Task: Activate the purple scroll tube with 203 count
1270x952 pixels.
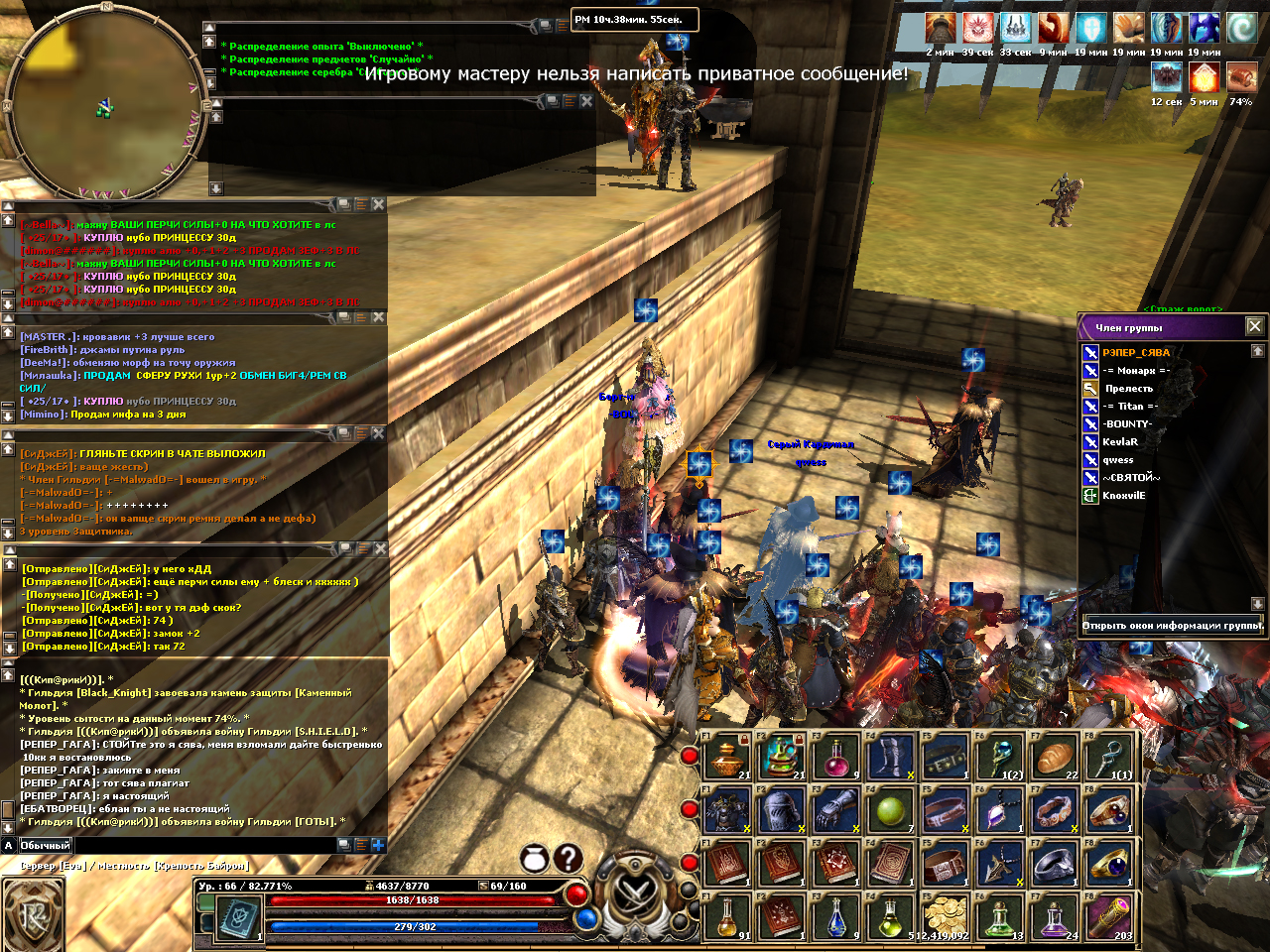Action: (x=1110, y=917)
